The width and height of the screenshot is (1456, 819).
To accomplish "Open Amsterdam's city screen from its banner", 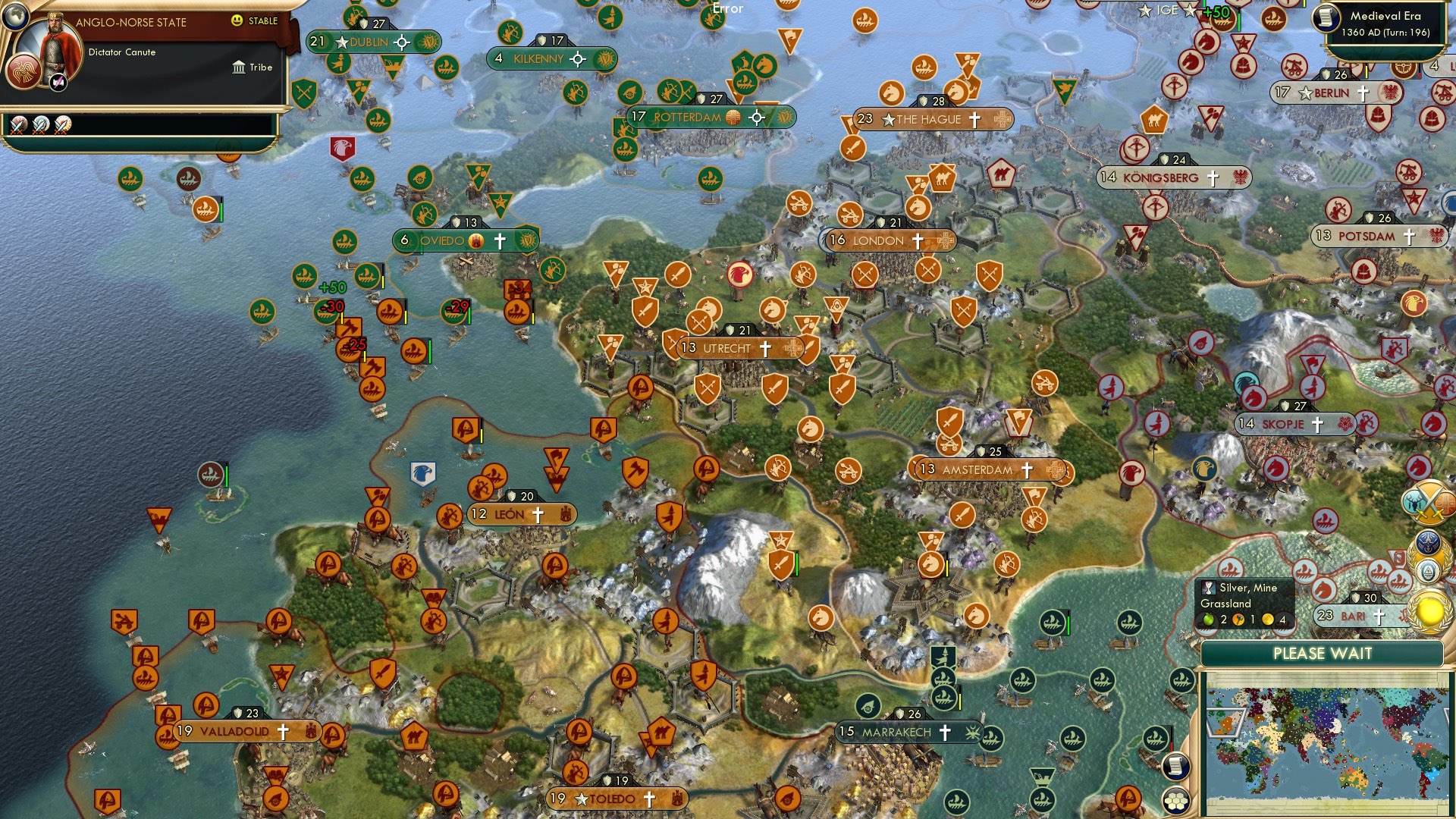I will tap(978, 470).
